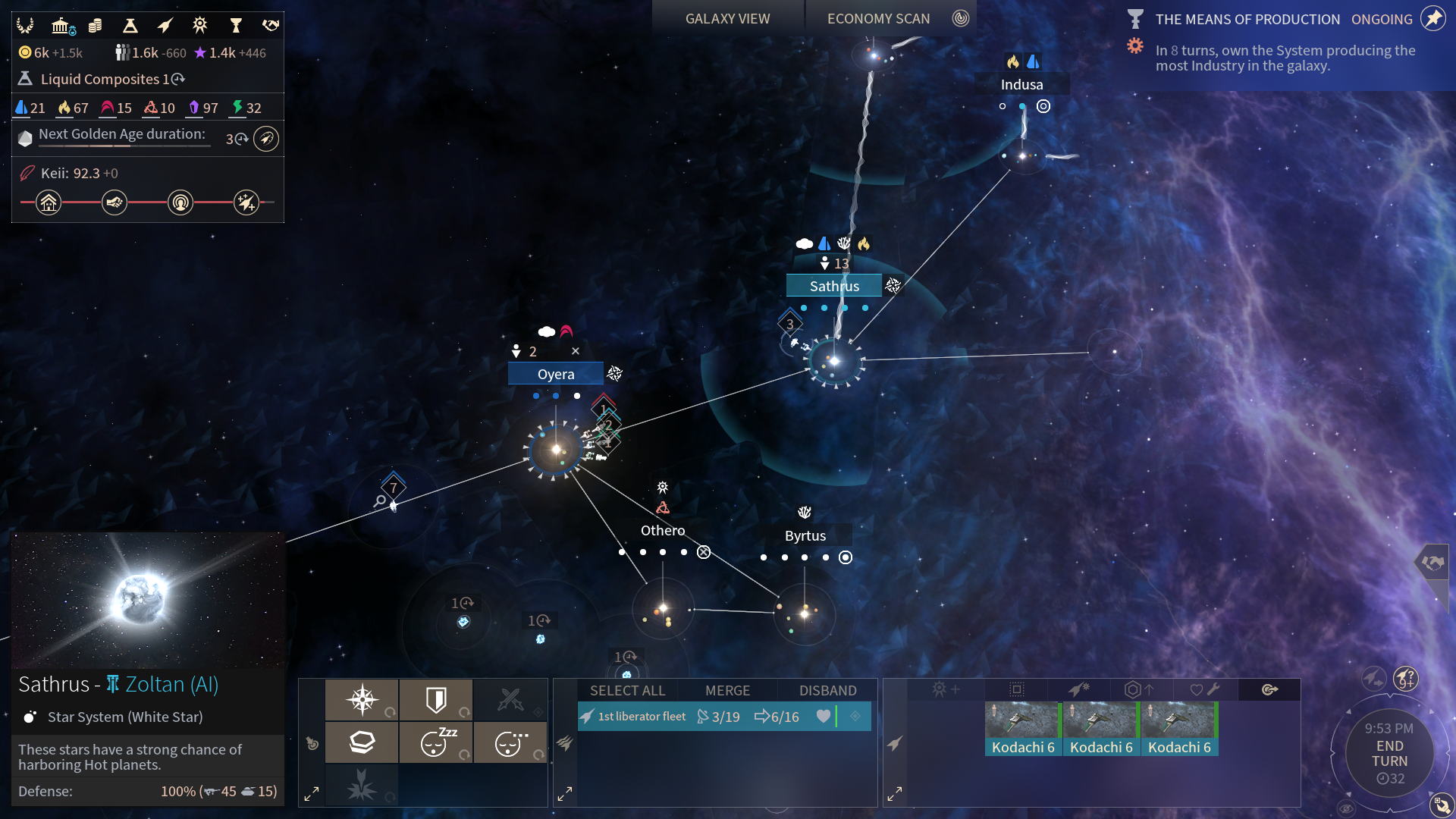Switch to Galaxy View

[x=727, y=19]
